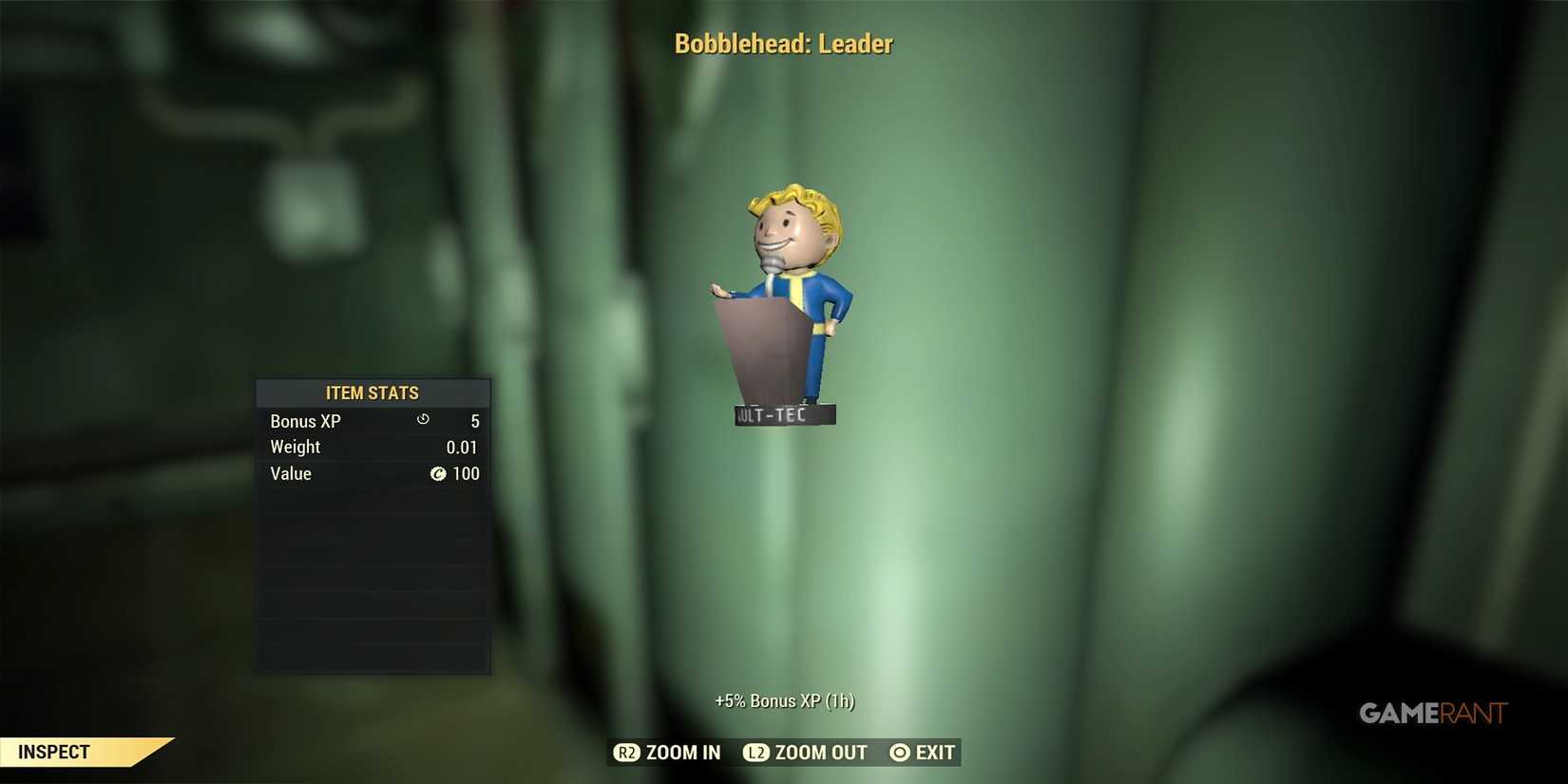Select the VULT-TEC base plaque on the bobblehead
The width and height of the screenshot is (1568, 784).
pos(784,414)
